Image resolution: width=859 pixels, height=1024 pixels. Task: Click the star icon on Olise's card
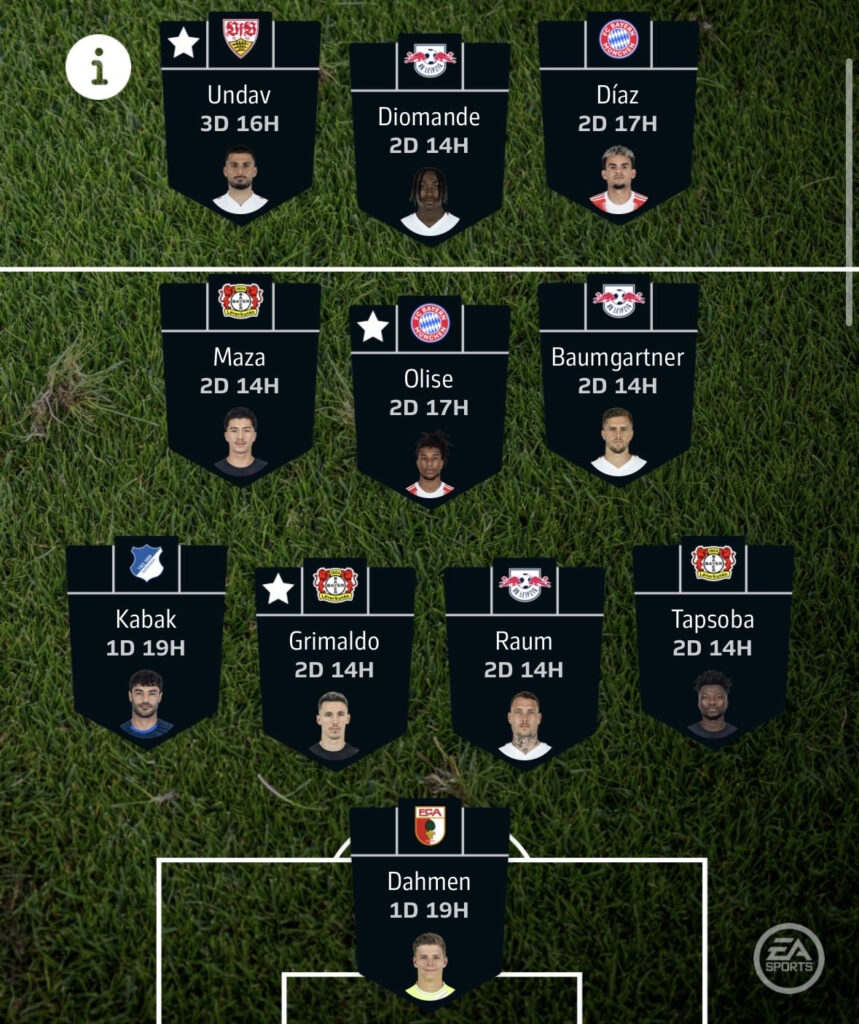pos(373,326)
